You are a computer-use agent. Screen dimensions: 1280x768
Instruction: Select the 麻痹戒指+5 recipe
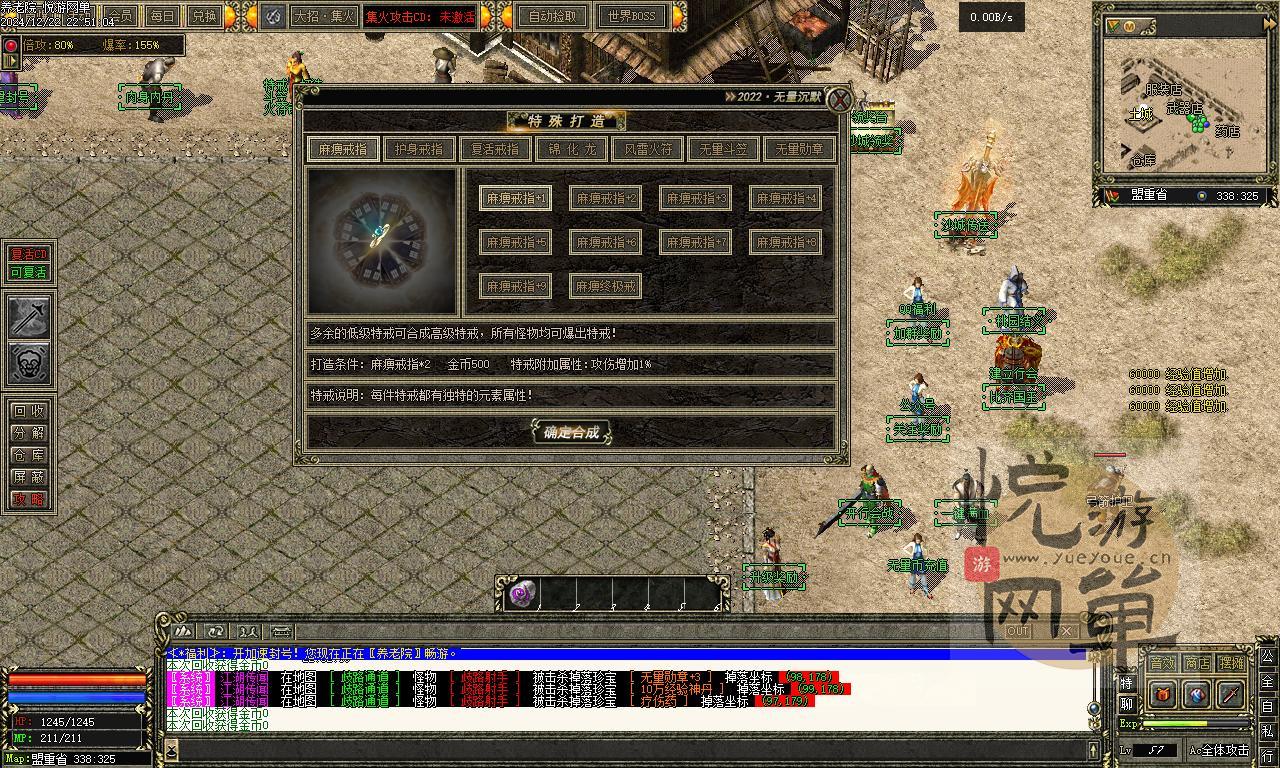click(515, 242)
